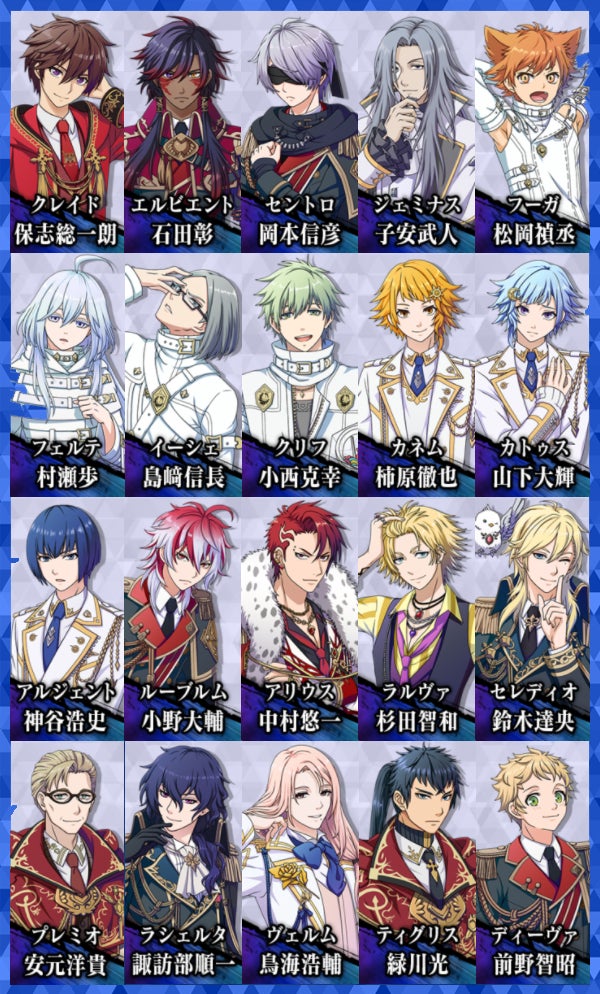
Task: Select the ヴェルム character card
Action: point(299,862)
